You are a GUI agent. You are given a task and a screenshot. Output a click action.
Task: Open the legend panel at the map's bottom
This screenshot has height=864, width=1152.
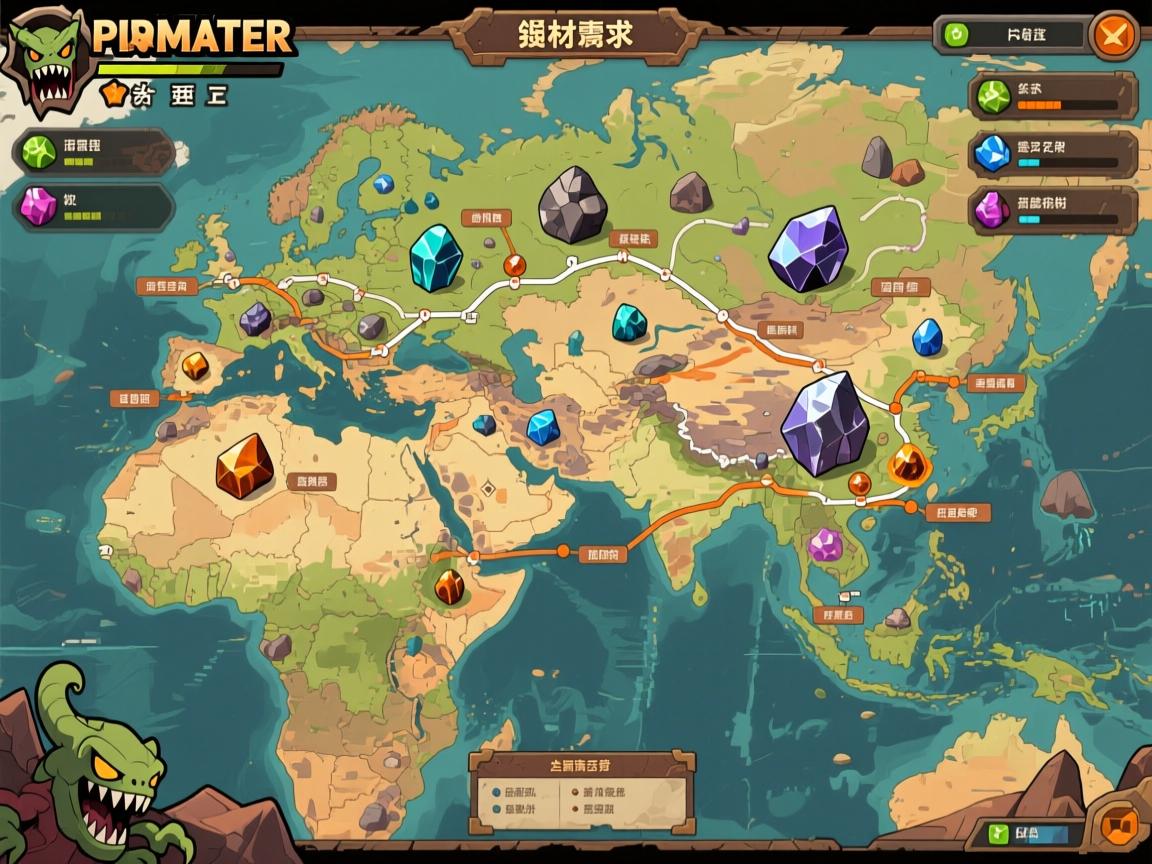click(582, 795)
